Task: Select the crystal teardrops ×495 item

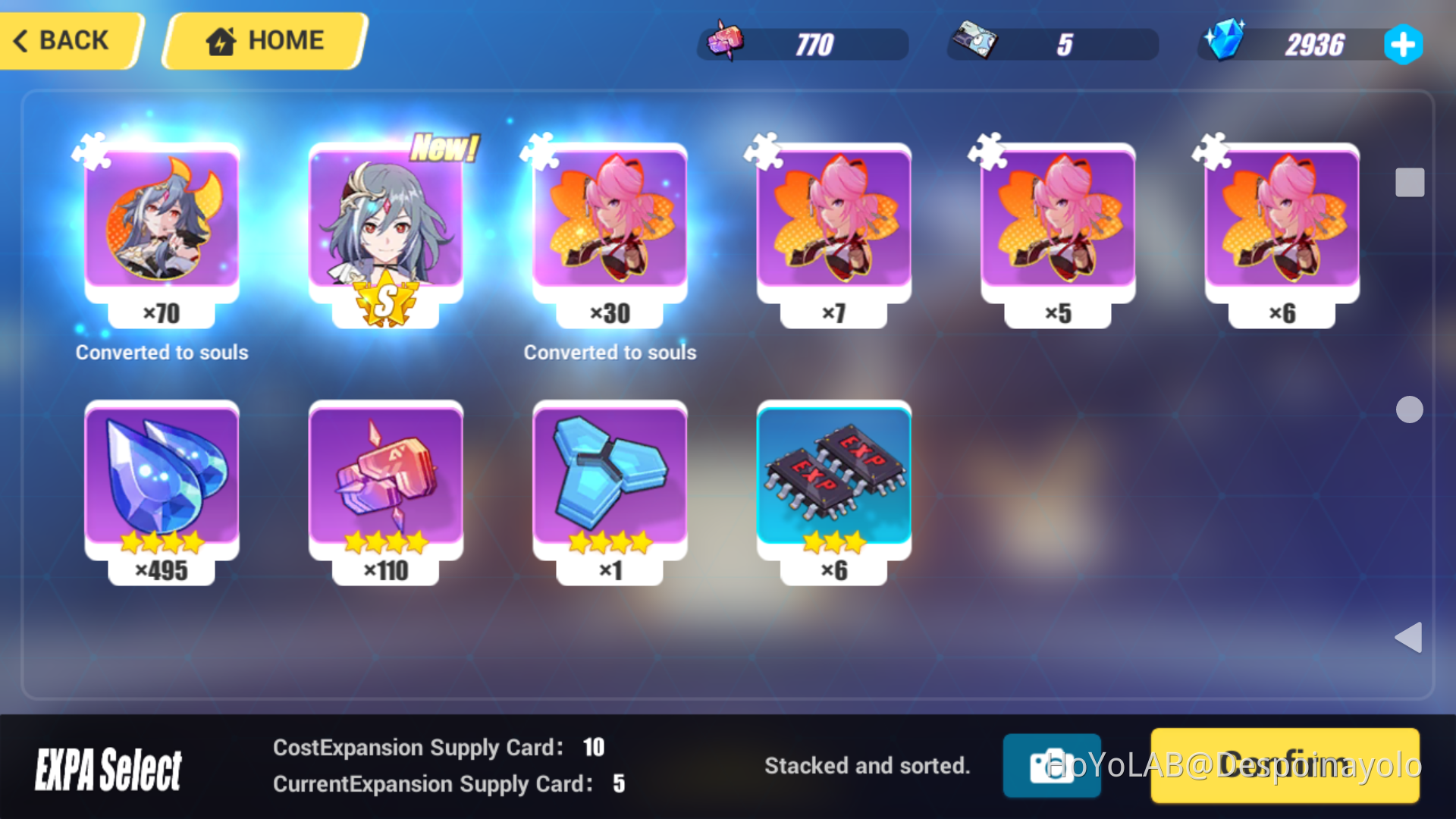Action: tap(162, 485)
